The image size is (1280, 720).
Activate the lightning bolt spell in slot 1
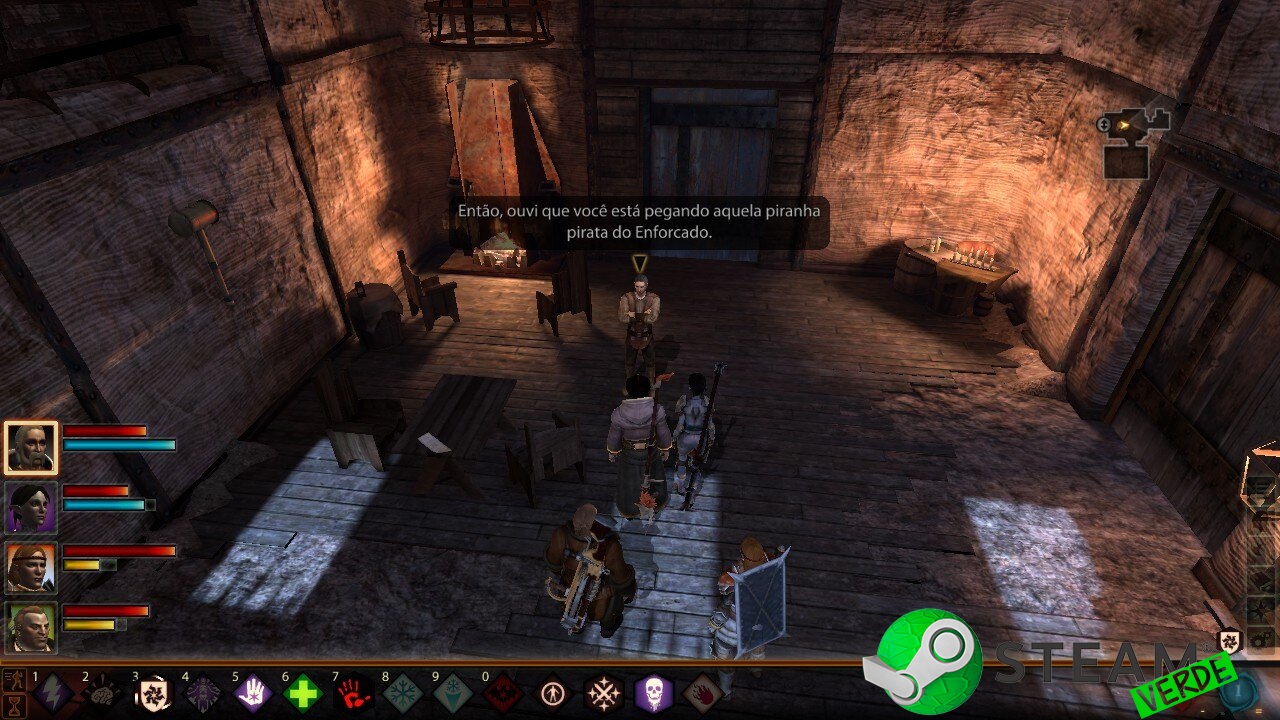coord(53,692)
